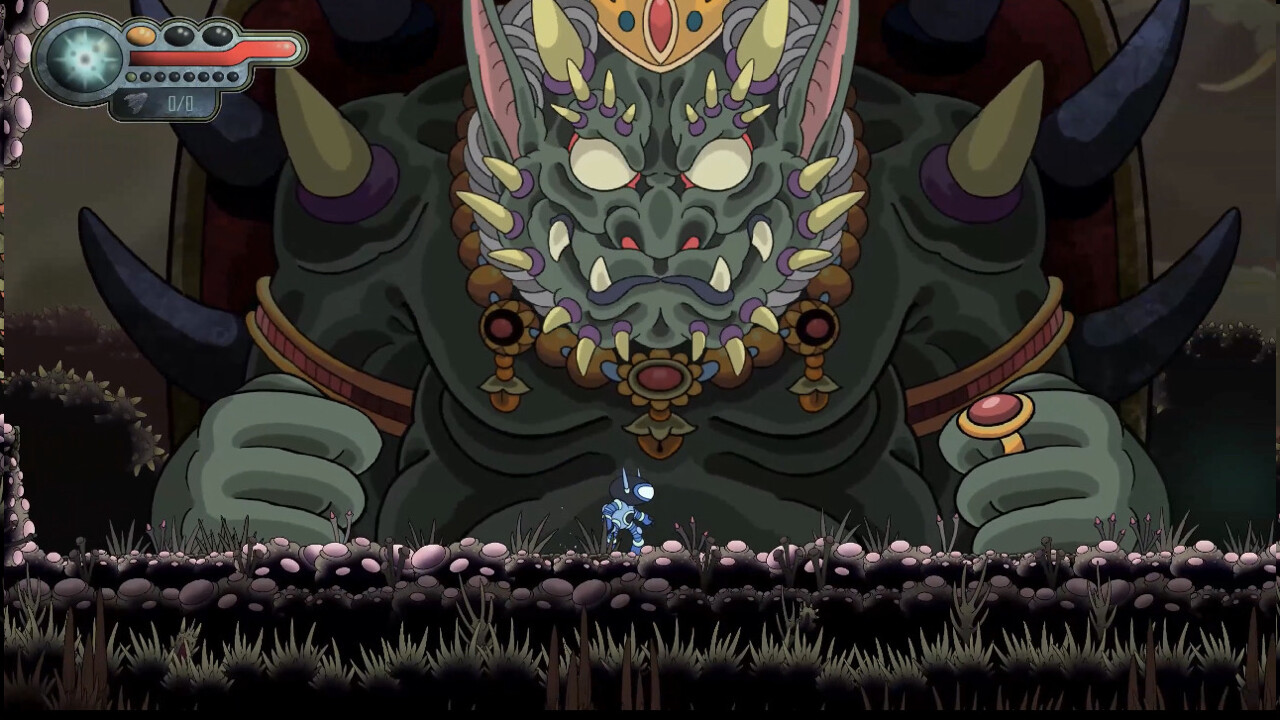Image resolution: width=1280 pixels, height=720 pixels.
Task: Click the green dot on the ammo row
Action: tap(130, 76)
